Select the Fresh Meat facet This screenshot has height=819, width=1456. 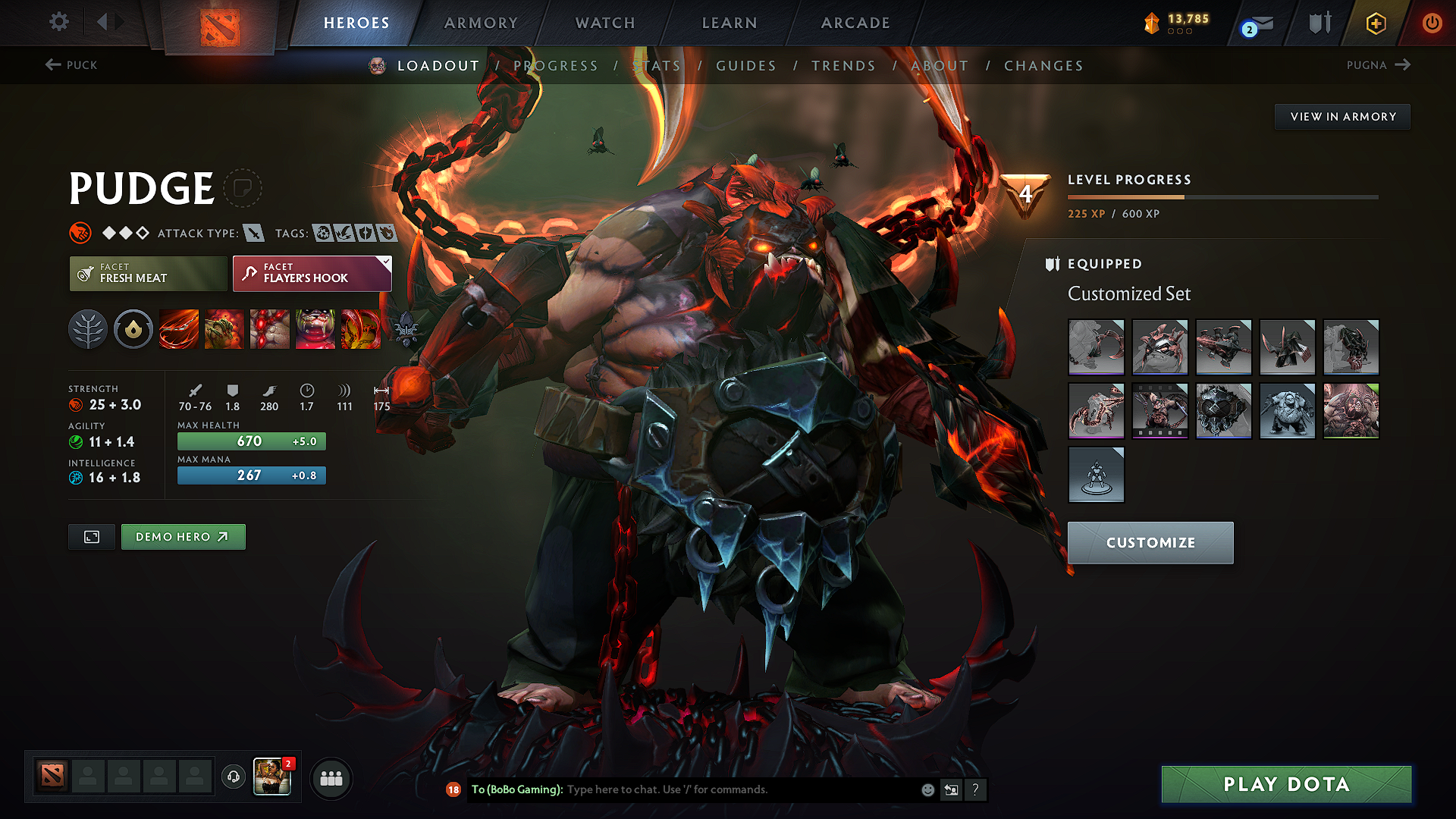147,274
